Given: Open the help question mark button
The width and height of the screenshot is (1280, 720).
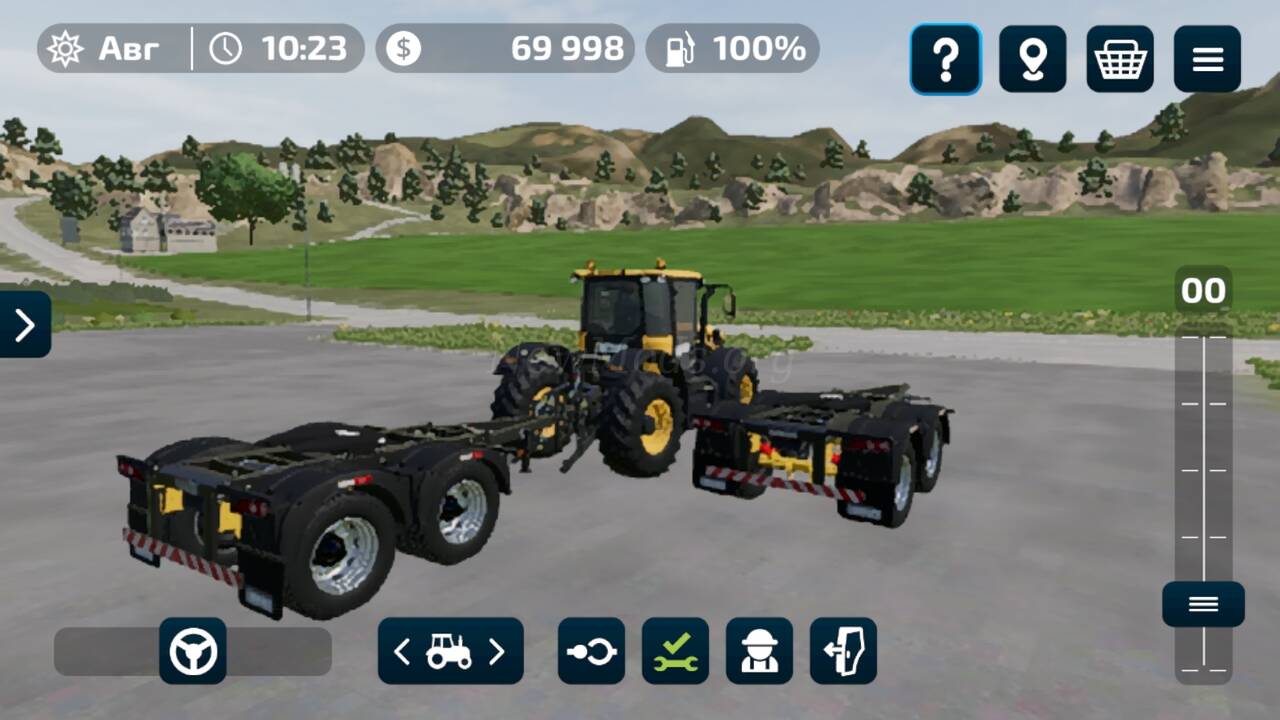Looking at the screenshot, I should point(945,60).
